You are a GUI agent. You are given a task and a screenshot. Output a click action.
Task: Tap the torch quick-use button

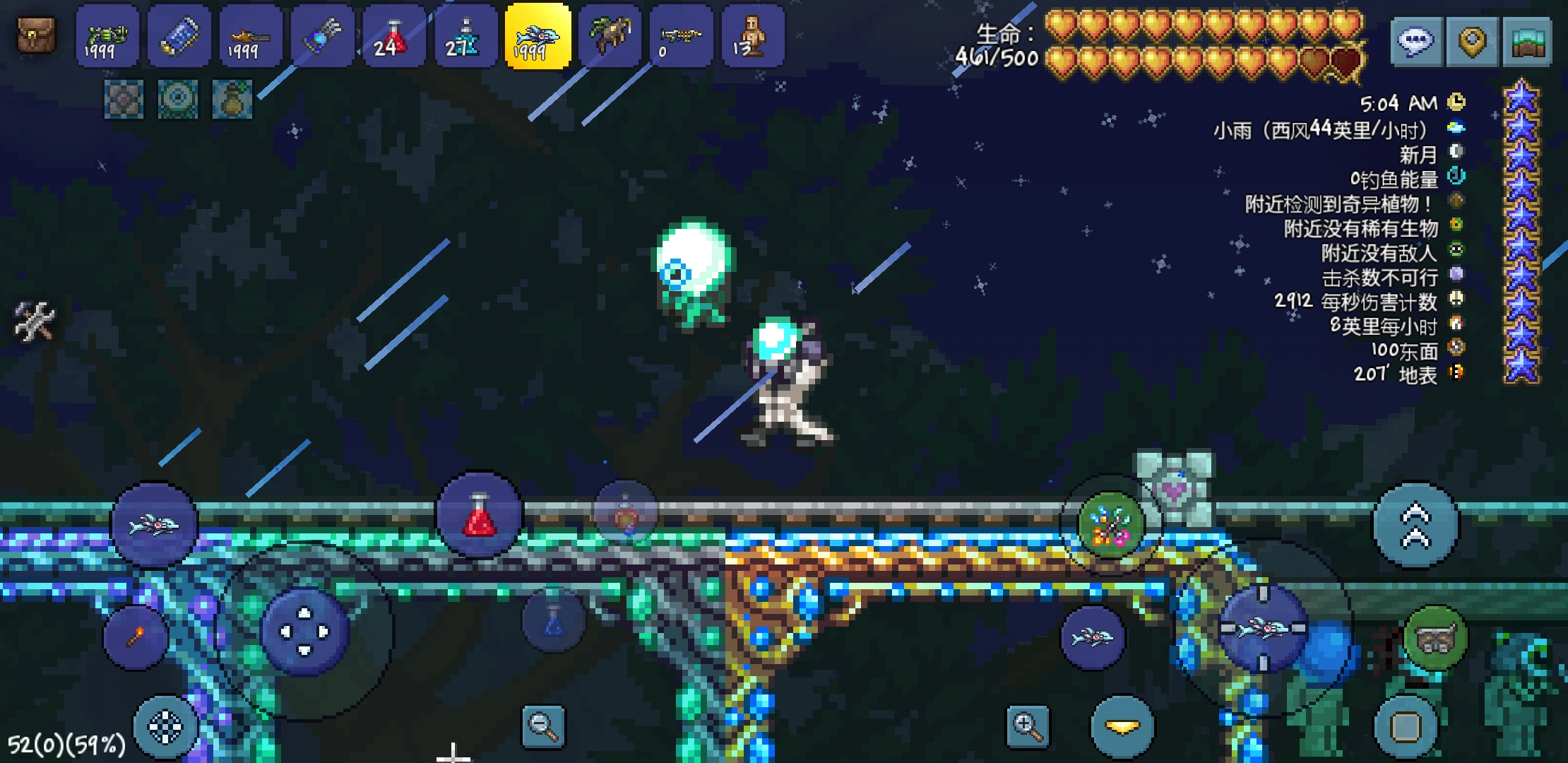pos(135,637)
